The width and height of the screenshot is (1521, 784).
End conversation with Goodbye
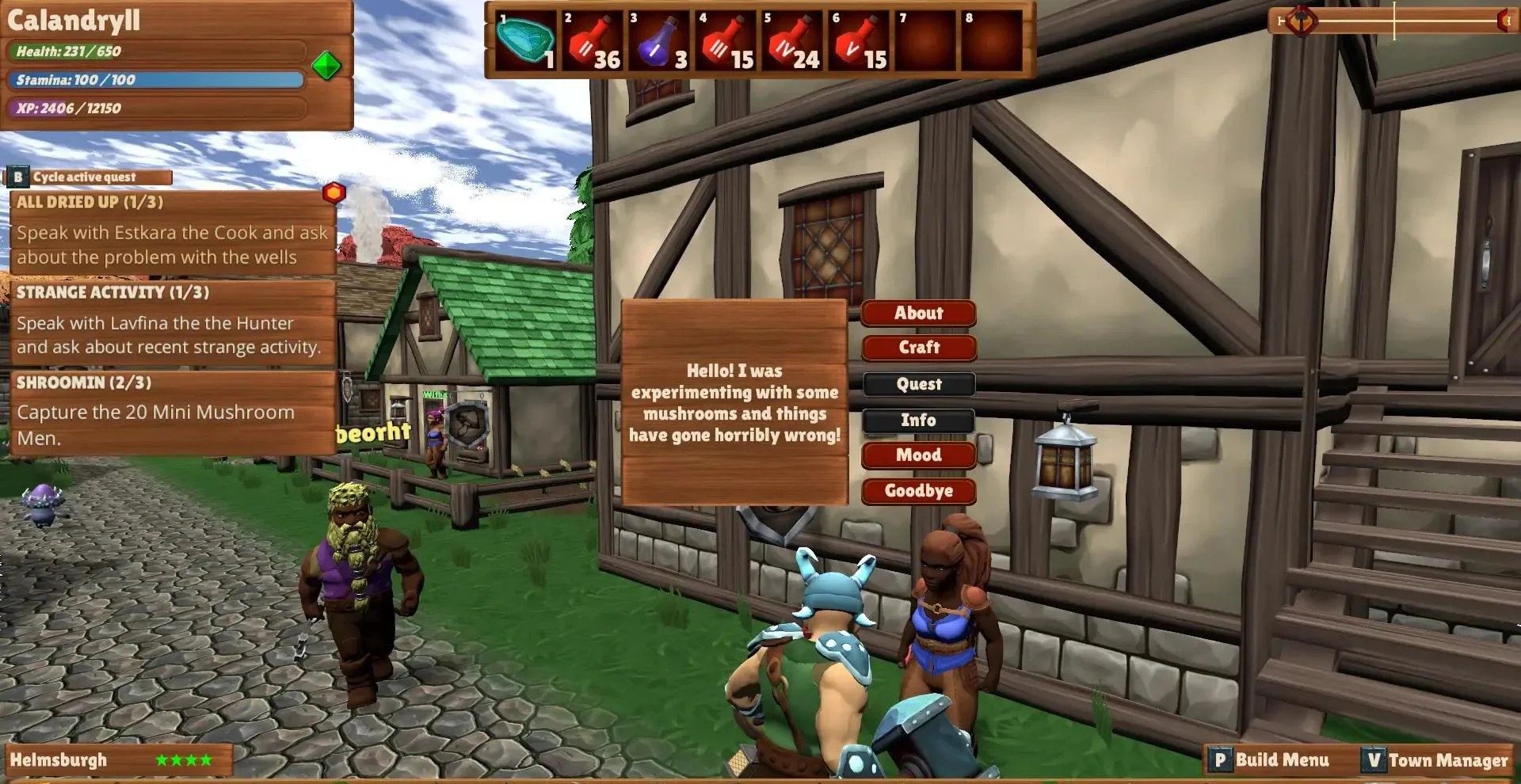pos(918,491)
